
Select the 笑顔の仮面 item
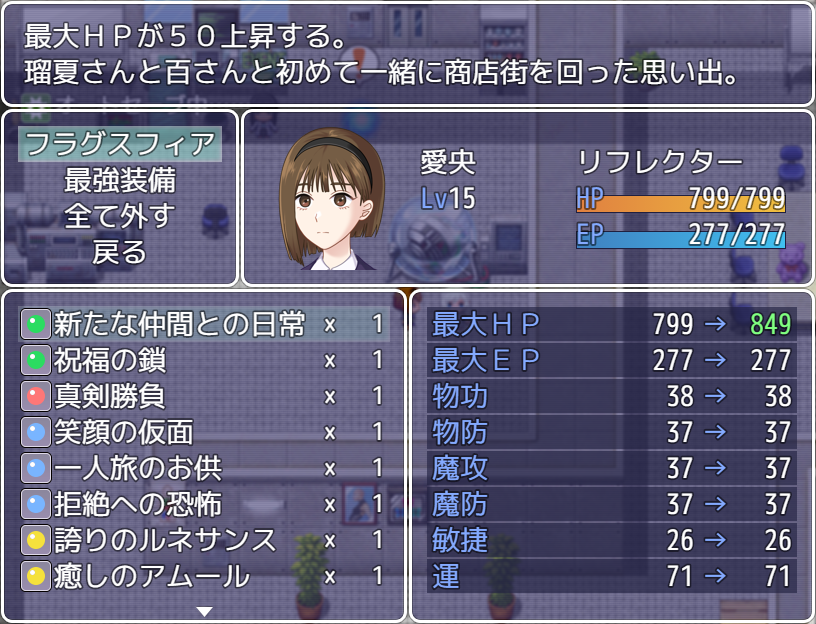(204, 432)
